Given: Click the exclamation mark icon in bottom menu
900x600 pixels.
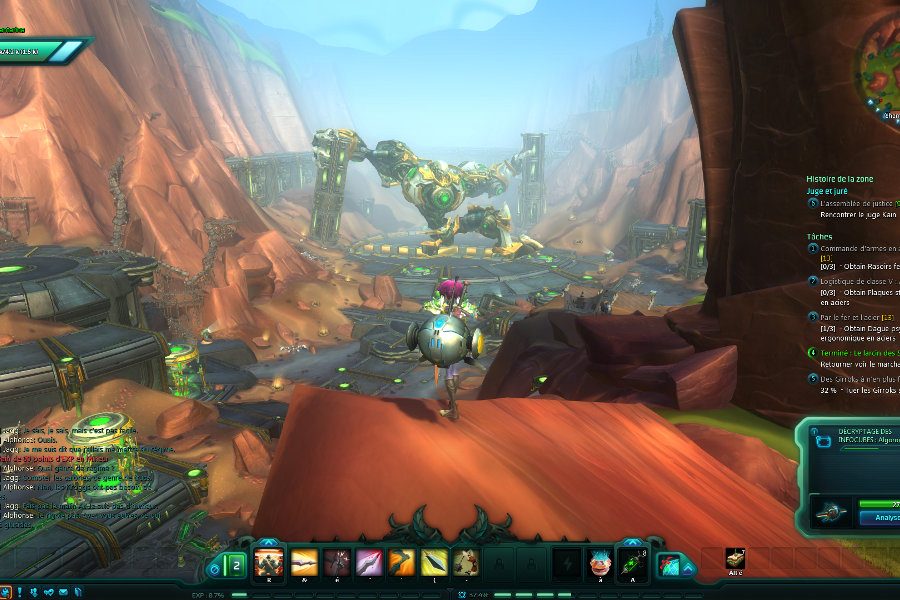Looking at the screenshot, I should 20,592.
